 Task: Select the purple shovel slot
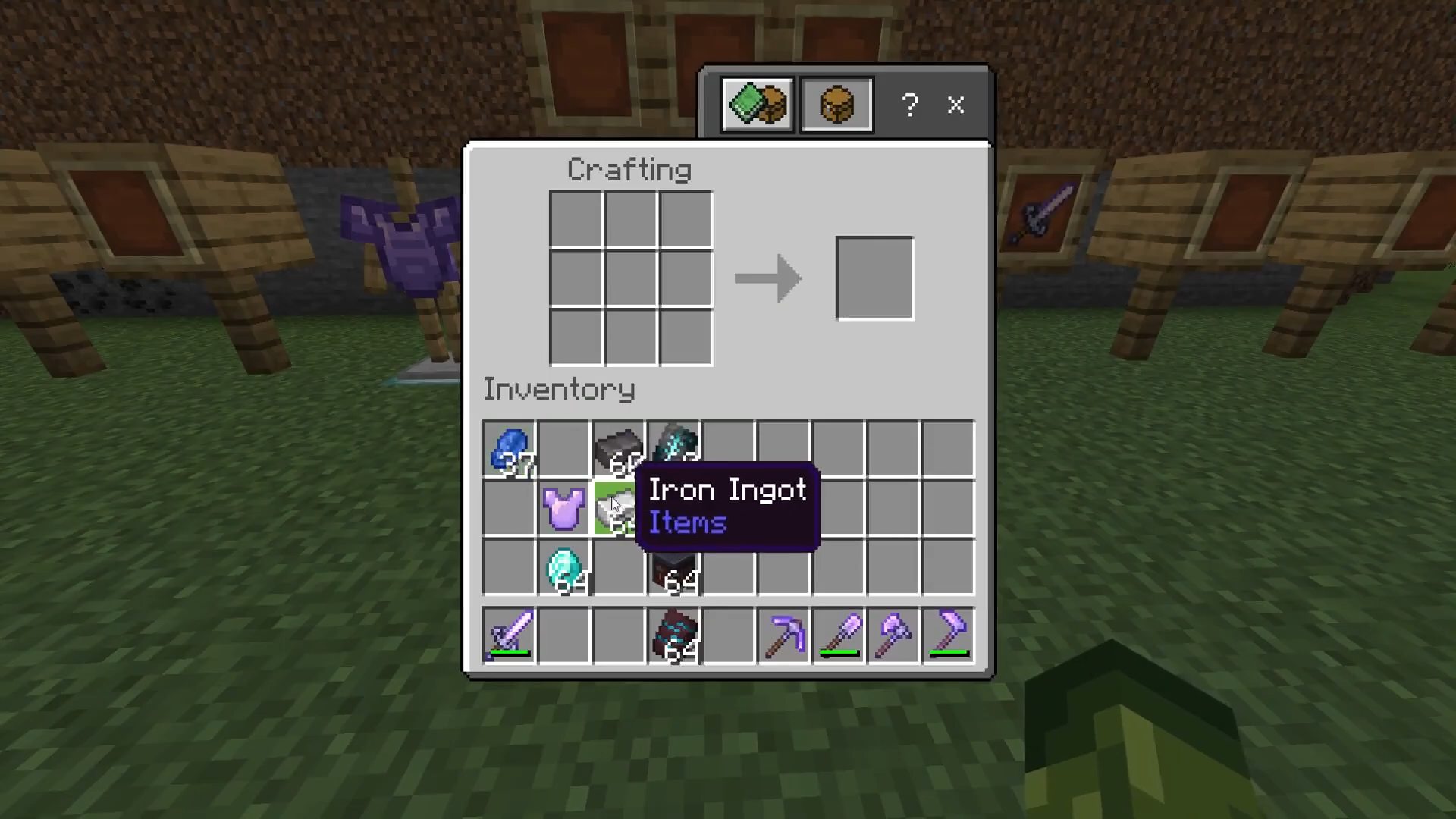839,635
